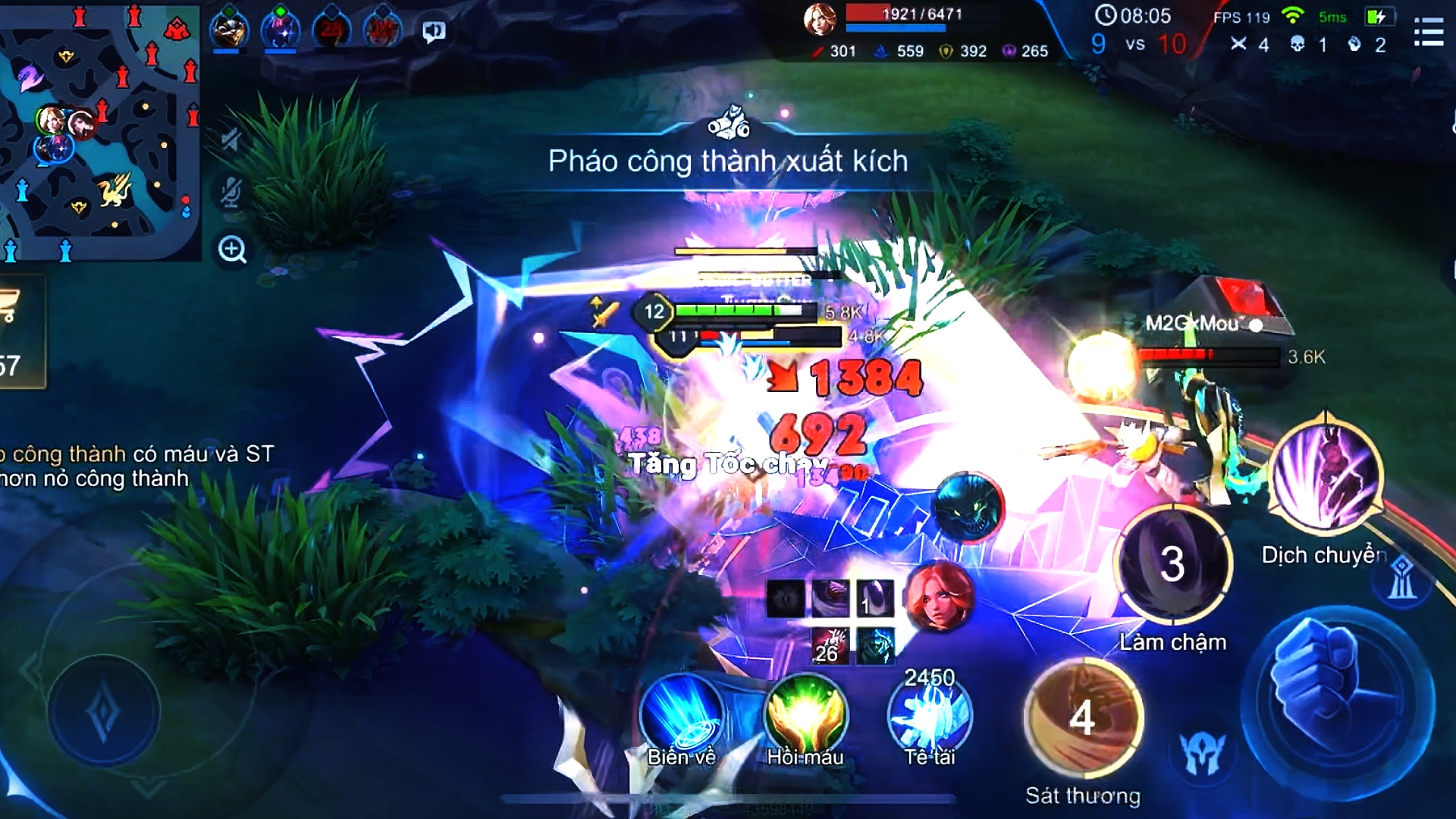Toggle the muted speaker icon
1456x819 pixels.
(x=231, y=139)
